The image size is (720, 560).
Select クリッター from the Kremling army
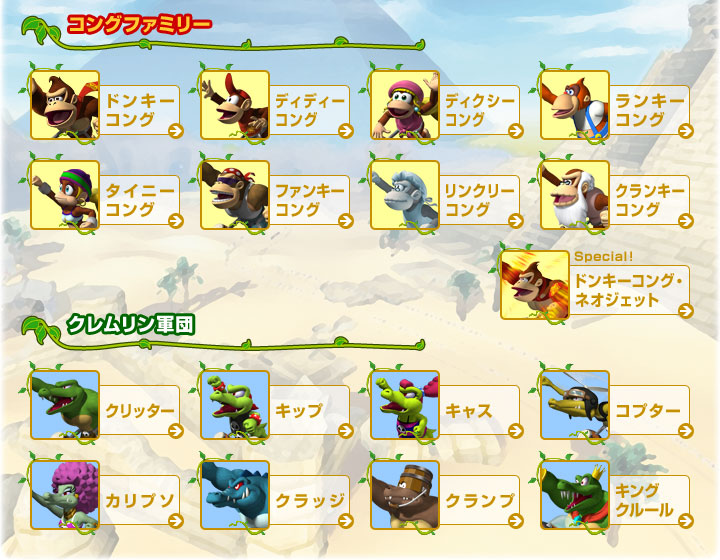[105, 406]
